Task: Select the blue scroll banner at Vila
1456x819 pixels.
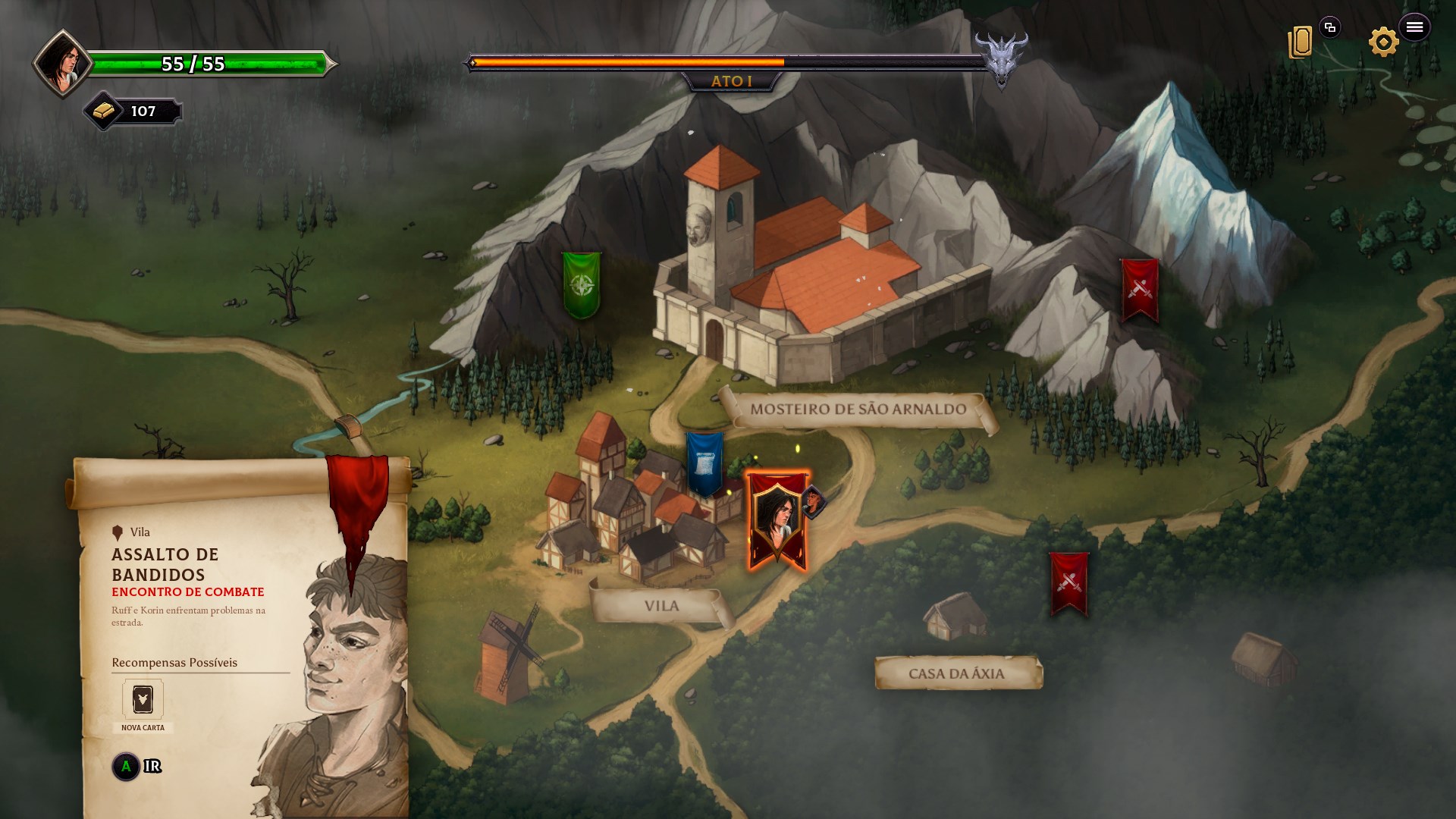Action: tap(704, 463)
